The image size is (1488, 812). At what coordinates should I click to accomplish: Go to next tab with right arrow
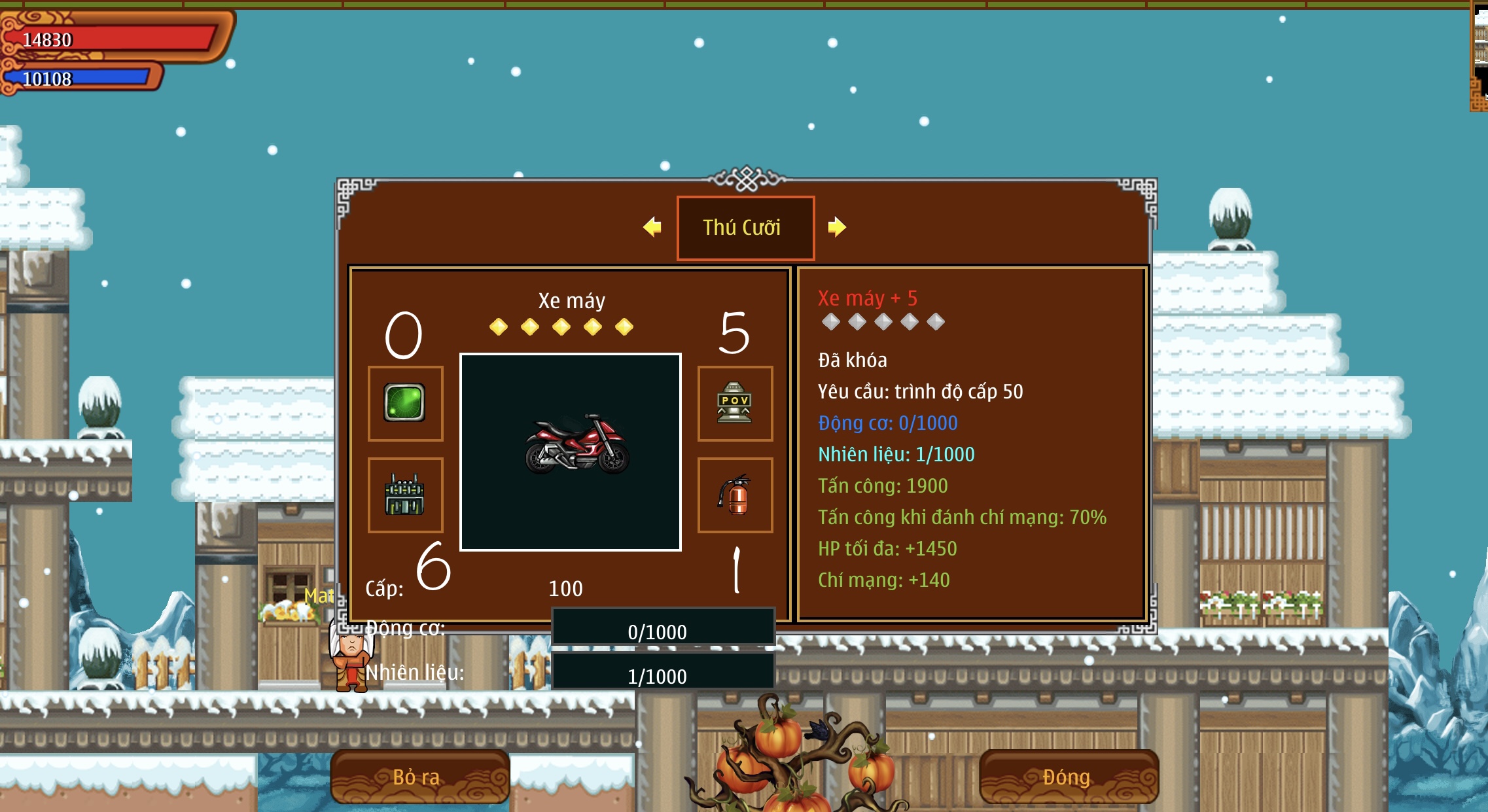point(836,227)
